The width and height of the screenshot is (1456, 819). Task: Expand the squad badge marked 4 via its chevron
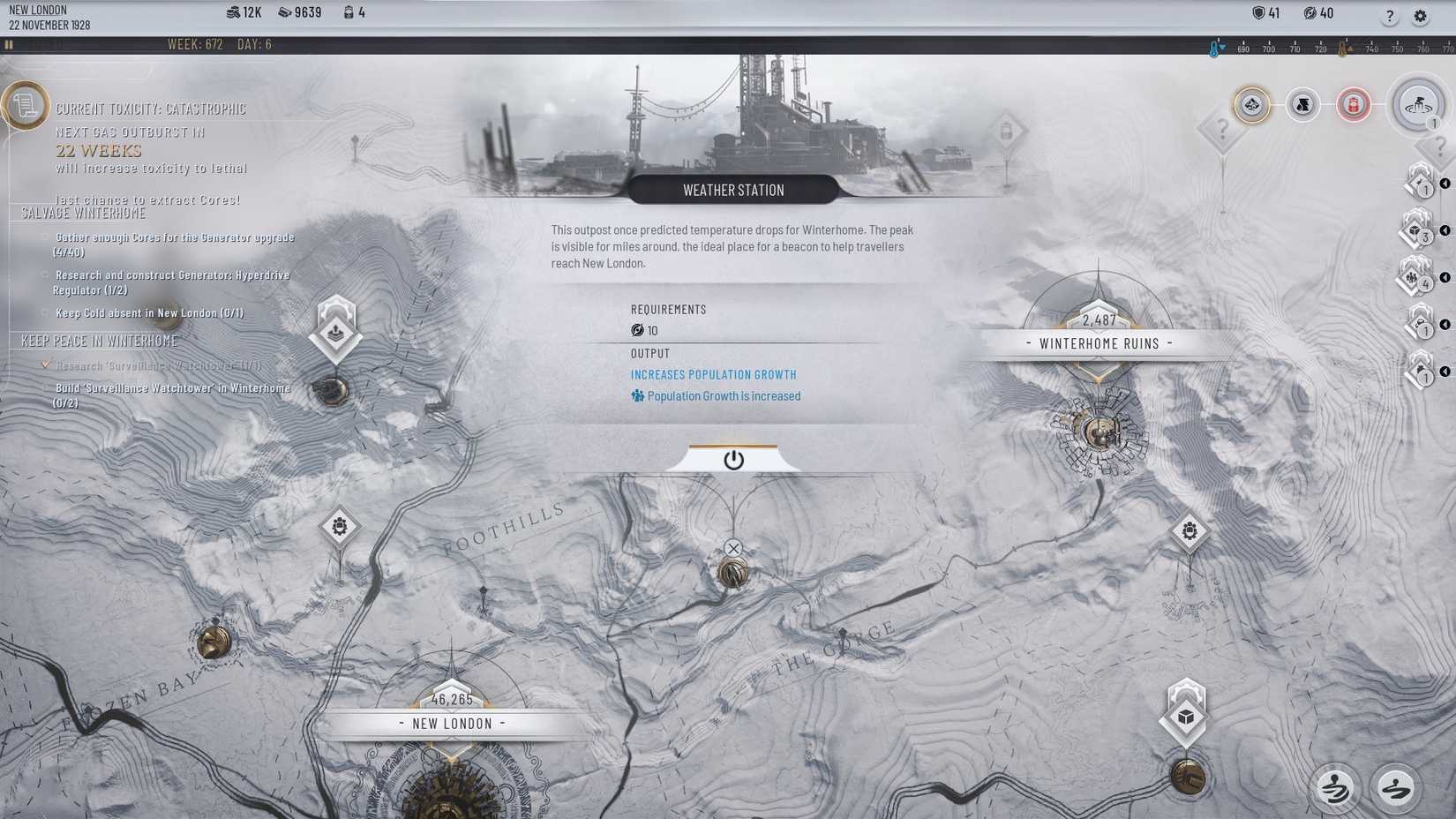1445,276
